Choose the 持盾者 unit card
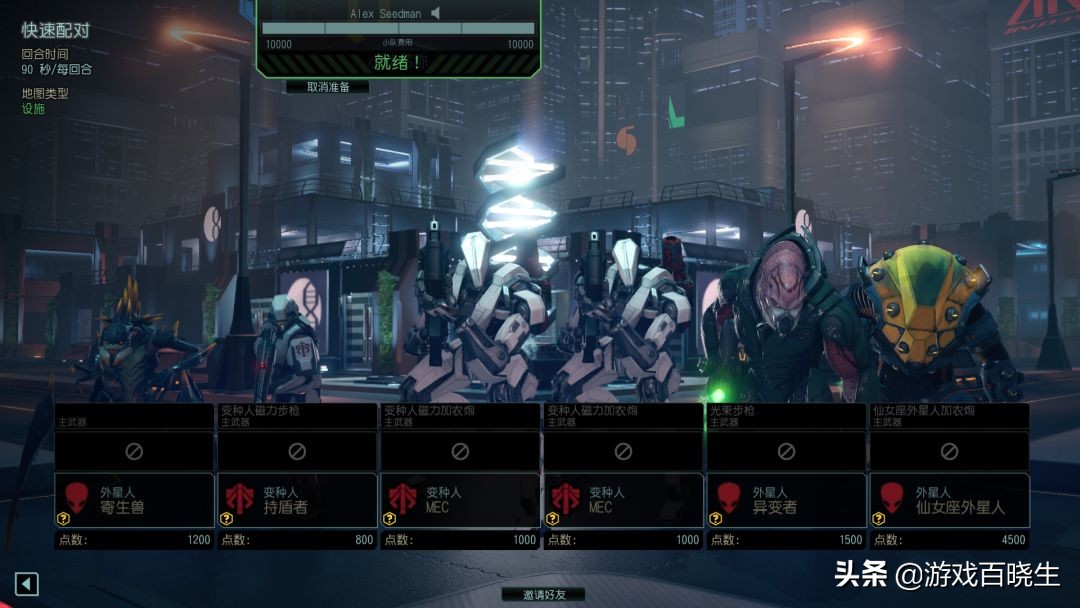Screen dimensions: 1080x608 click(x=297, y=499)
